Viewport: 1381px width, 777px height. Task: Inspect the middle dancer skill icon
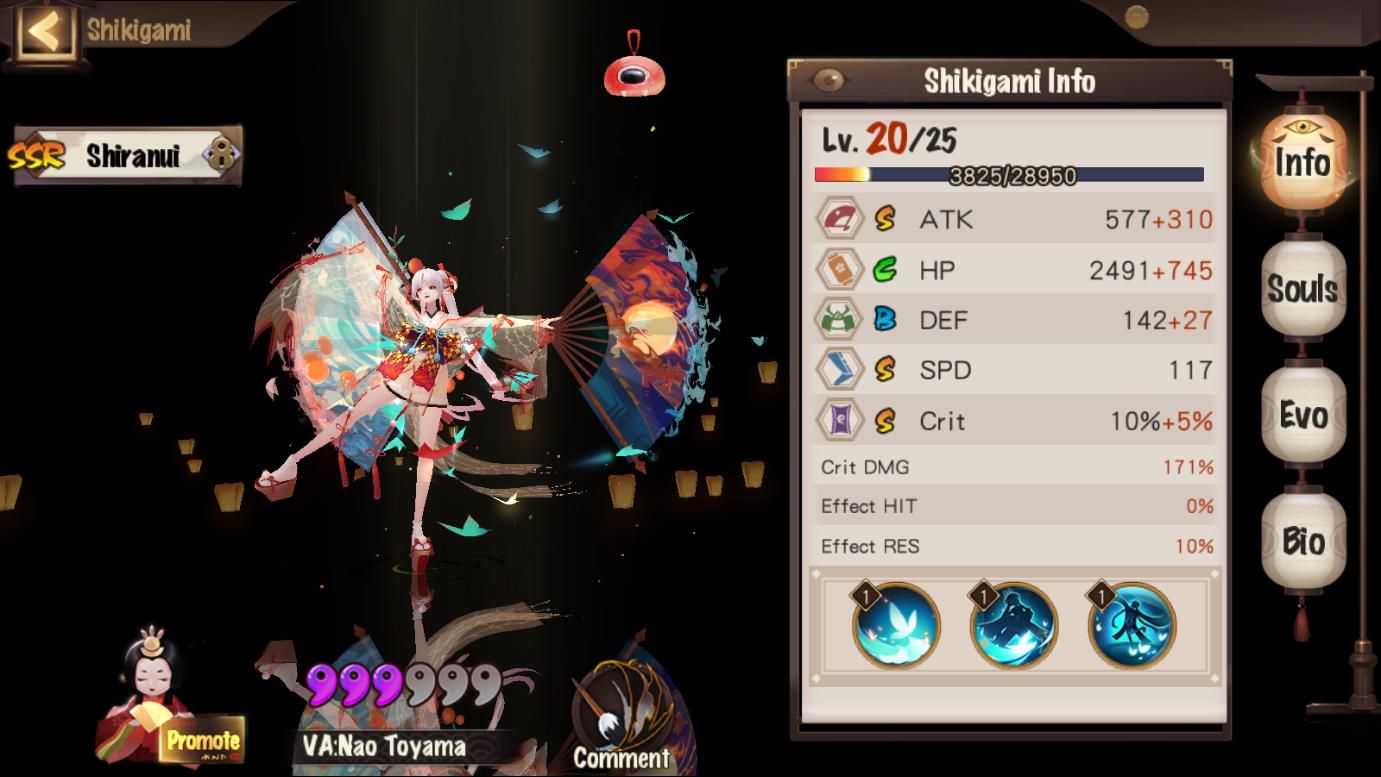(1014, 625)
